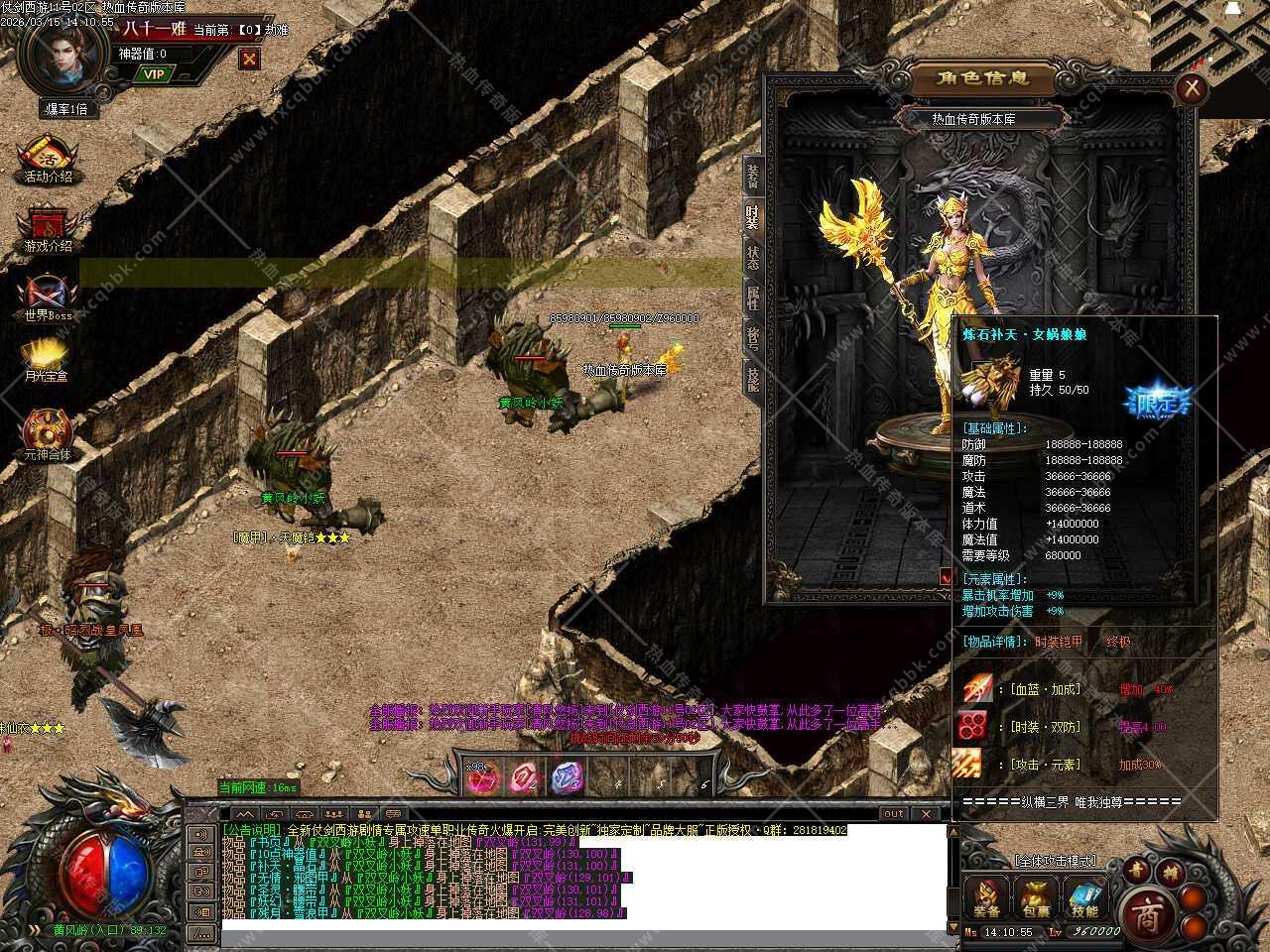1270x952 pixels.
Task: Activate 元神合体 spirit fusion icon
Action: [x=48, y=436]
